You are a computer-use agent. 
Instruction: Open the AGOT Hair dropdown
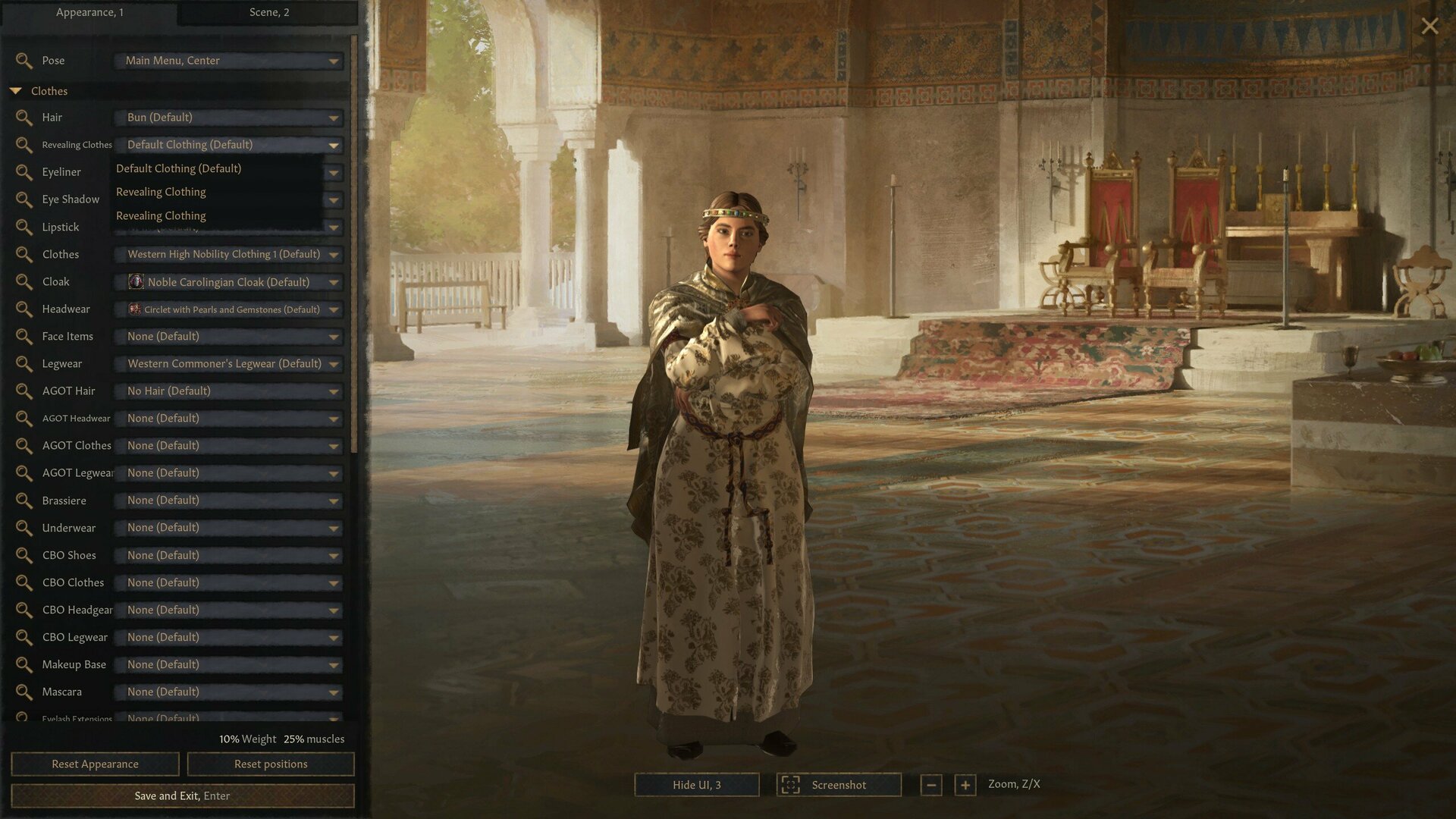(227, 391)
